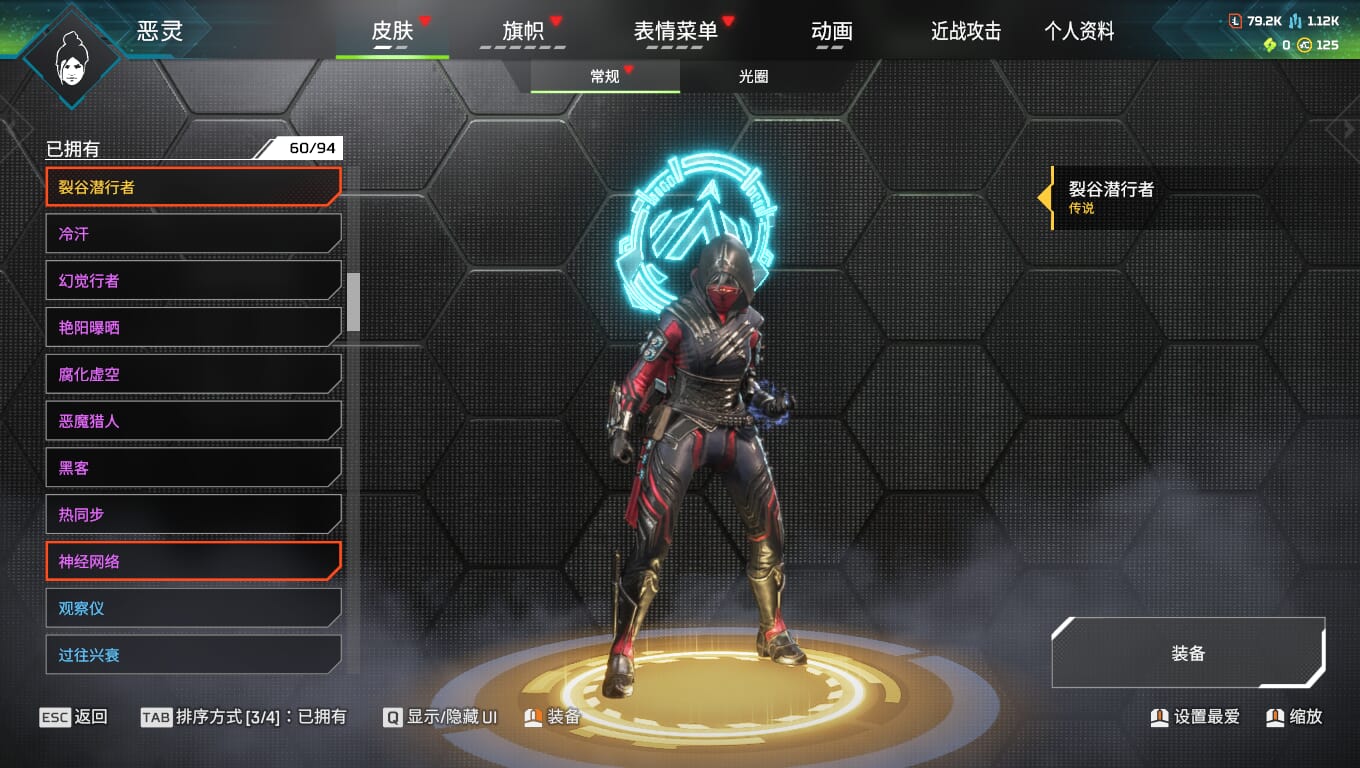Open the 表情菜单 tab
Screen dimensions: 1360x768
(x=675, y=31)
